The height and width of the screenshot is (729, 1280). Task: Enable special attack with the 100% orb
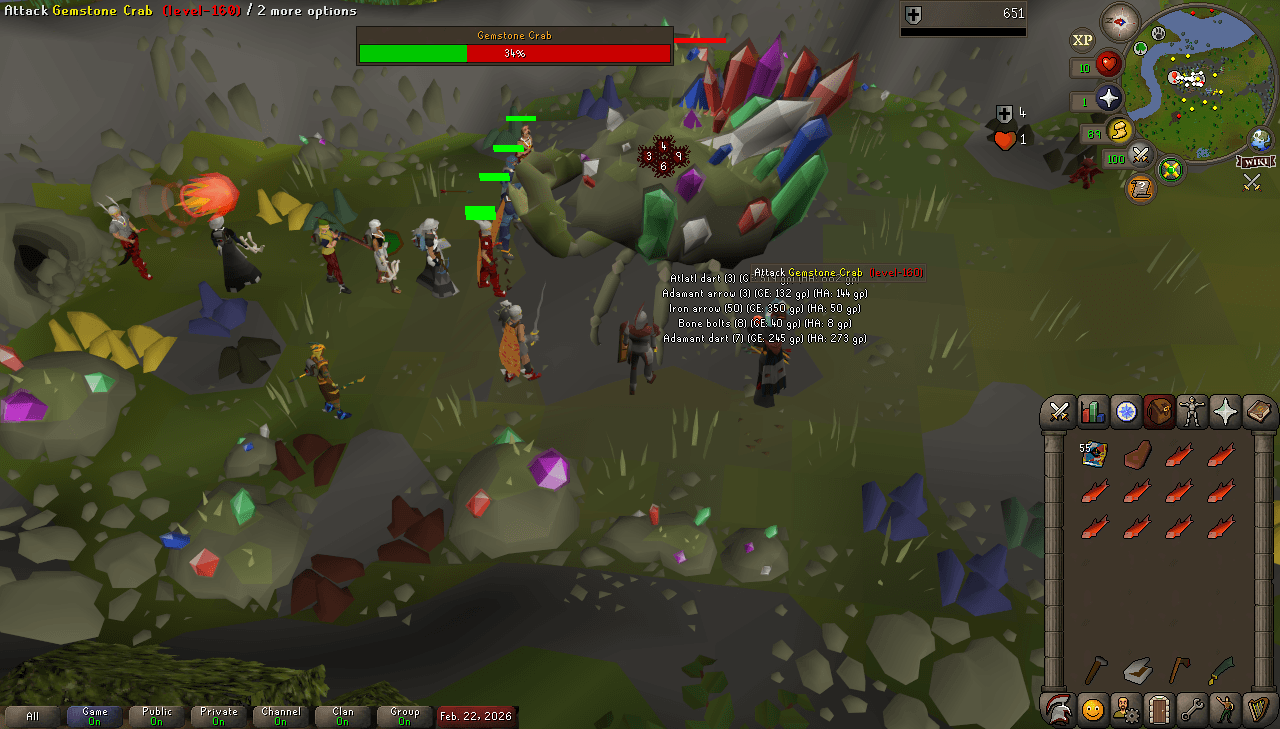click(x=1139, y=155)
